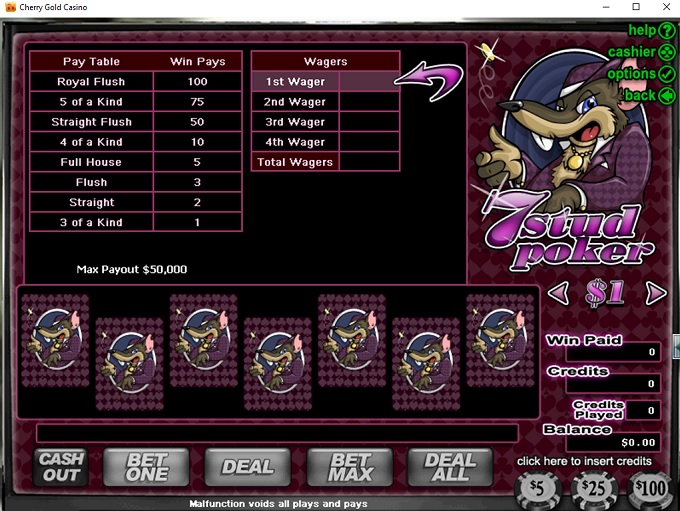Choose the Deal All button
Image resolution: width=680 pixels, height=511 pixels.
(450, 466)
